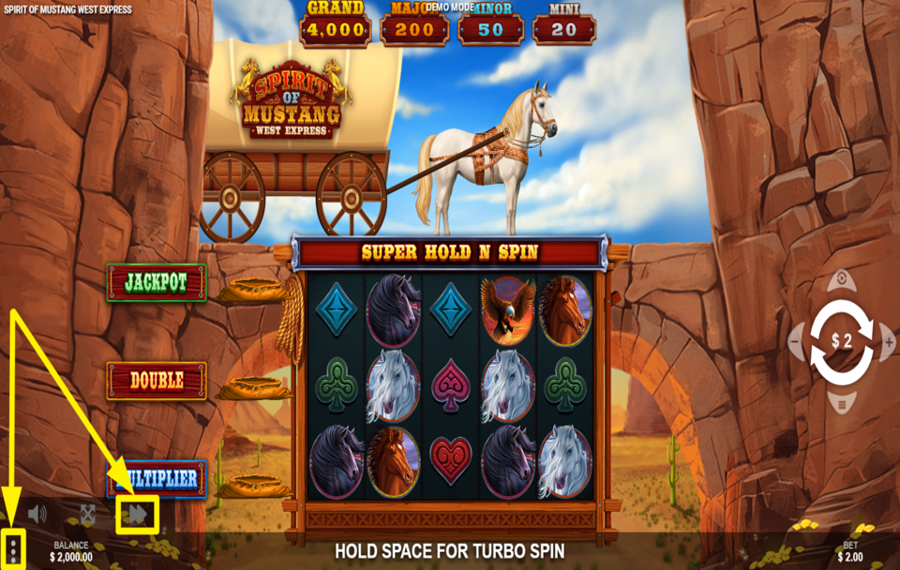Select the Jackpot feature sign

(x=156, y=283)
